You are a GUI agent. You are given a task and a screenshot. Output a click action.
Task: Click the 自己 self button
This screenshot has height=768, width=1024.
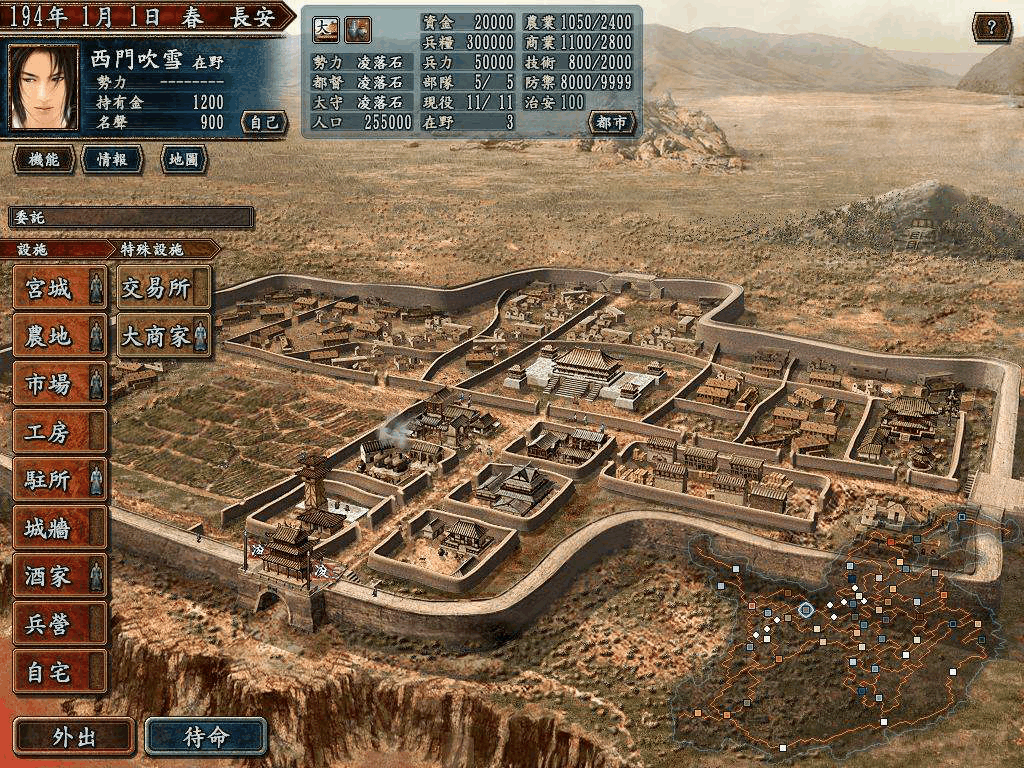pos(264,123)
